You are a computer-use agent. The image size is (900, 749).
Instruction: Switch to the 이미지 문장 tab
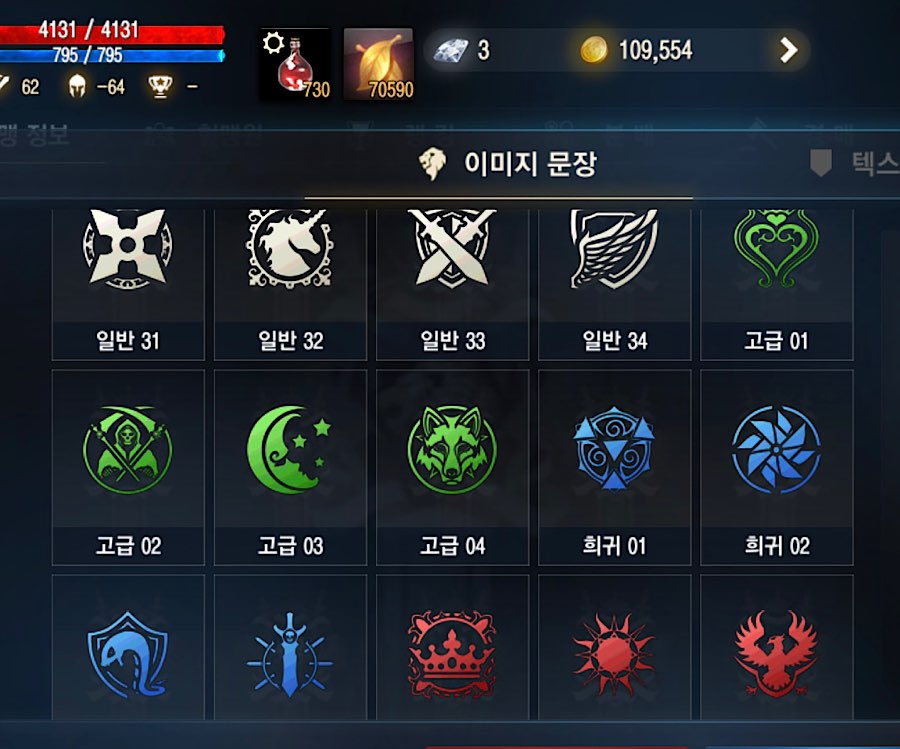[x=510, y=164]
